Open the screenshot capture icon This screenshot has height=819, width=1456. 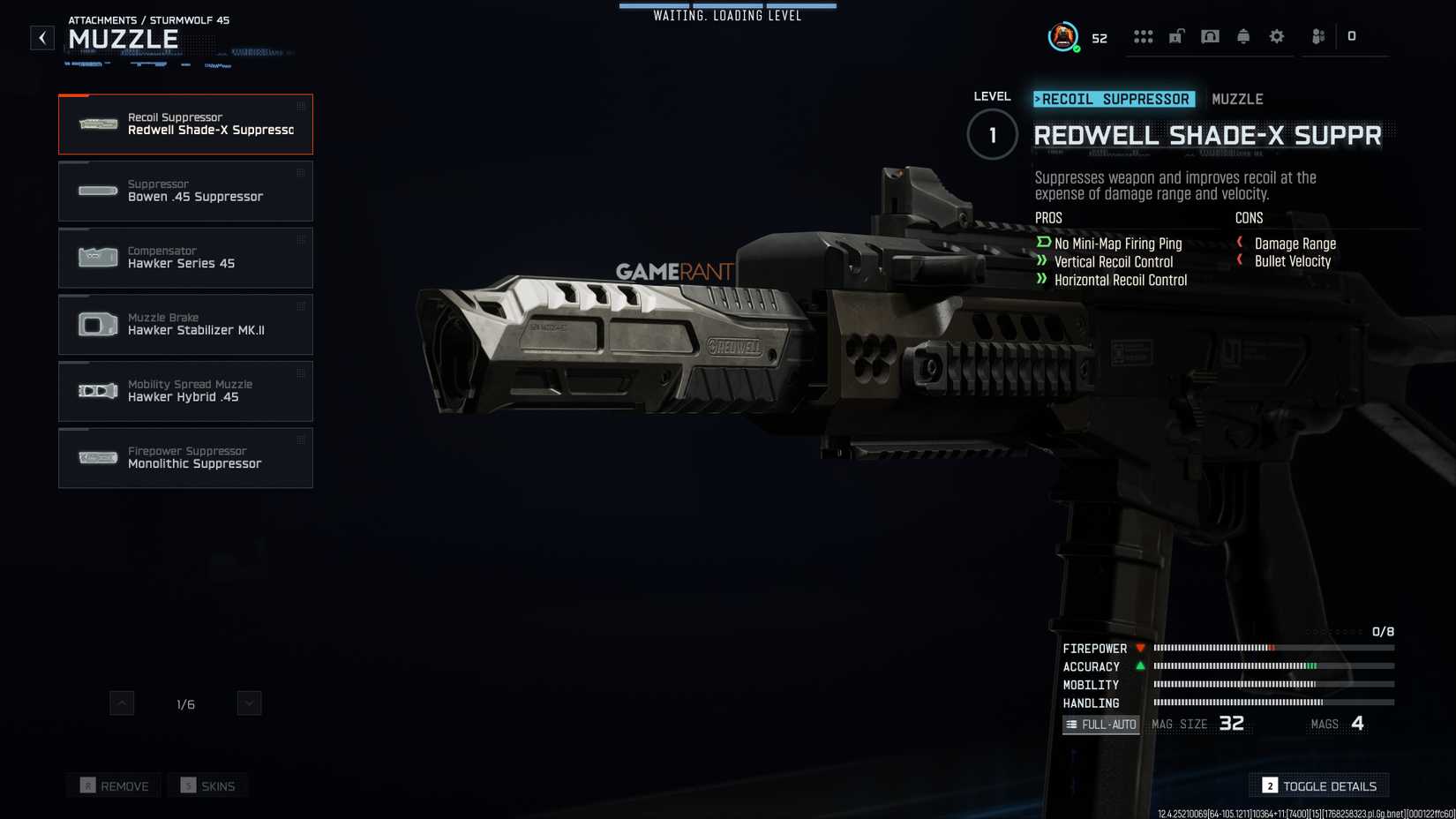1211,36
